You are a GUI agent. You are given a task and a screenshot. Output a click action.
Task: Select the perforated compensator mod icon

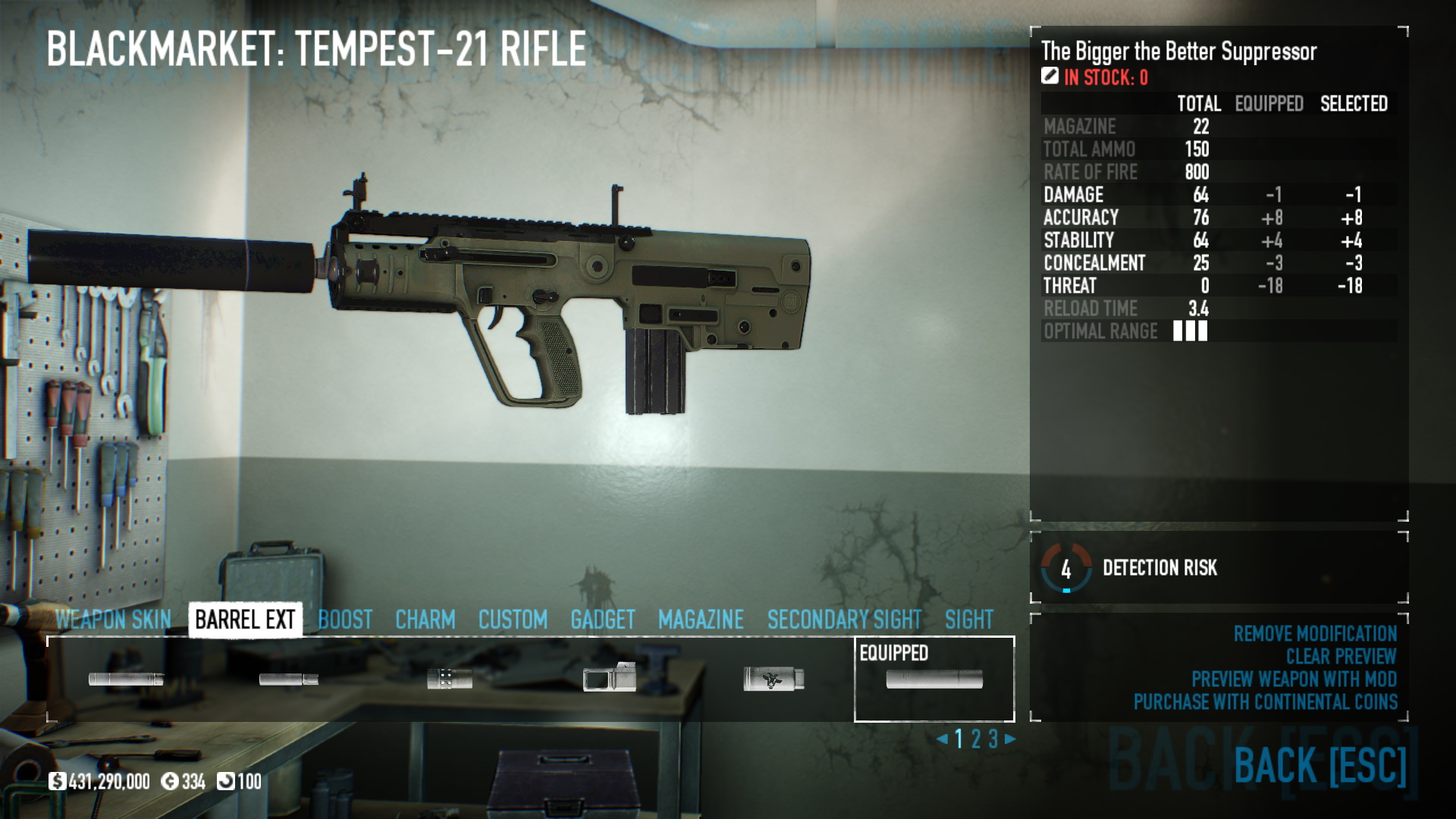(x=451, y=680)
